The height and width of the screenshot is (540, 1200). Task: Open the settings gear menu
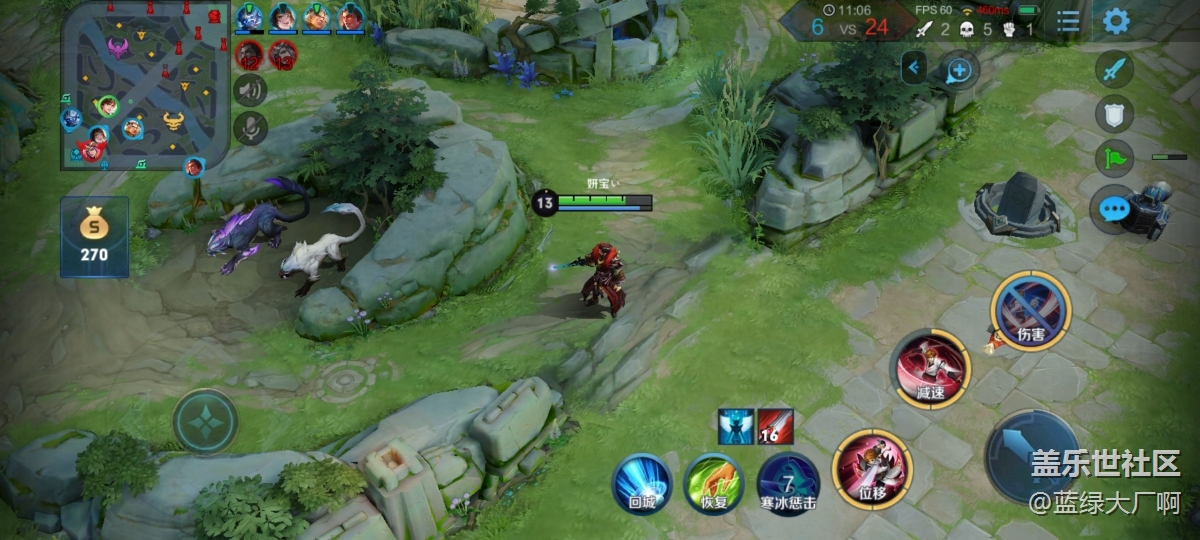coord(1116,21)
